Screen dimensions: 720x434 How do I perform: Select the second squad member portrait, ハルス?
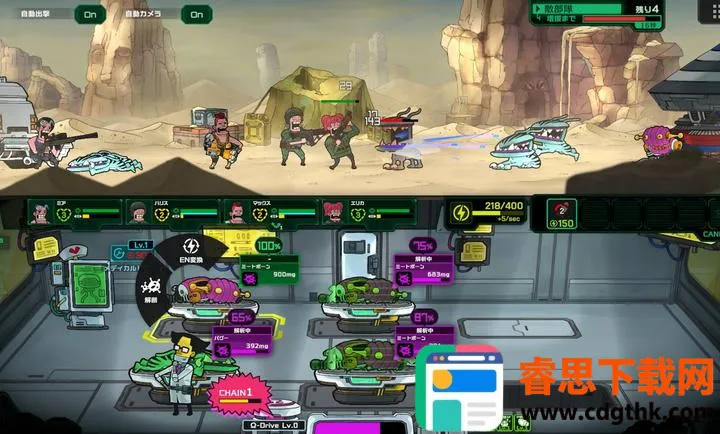coord(138,211)
